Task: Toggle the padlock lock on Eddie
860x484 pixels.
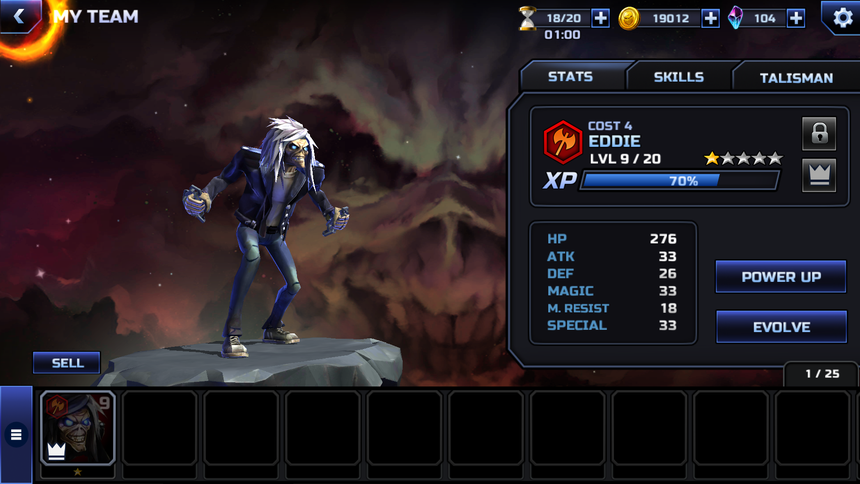Action: tap(819, 133)
